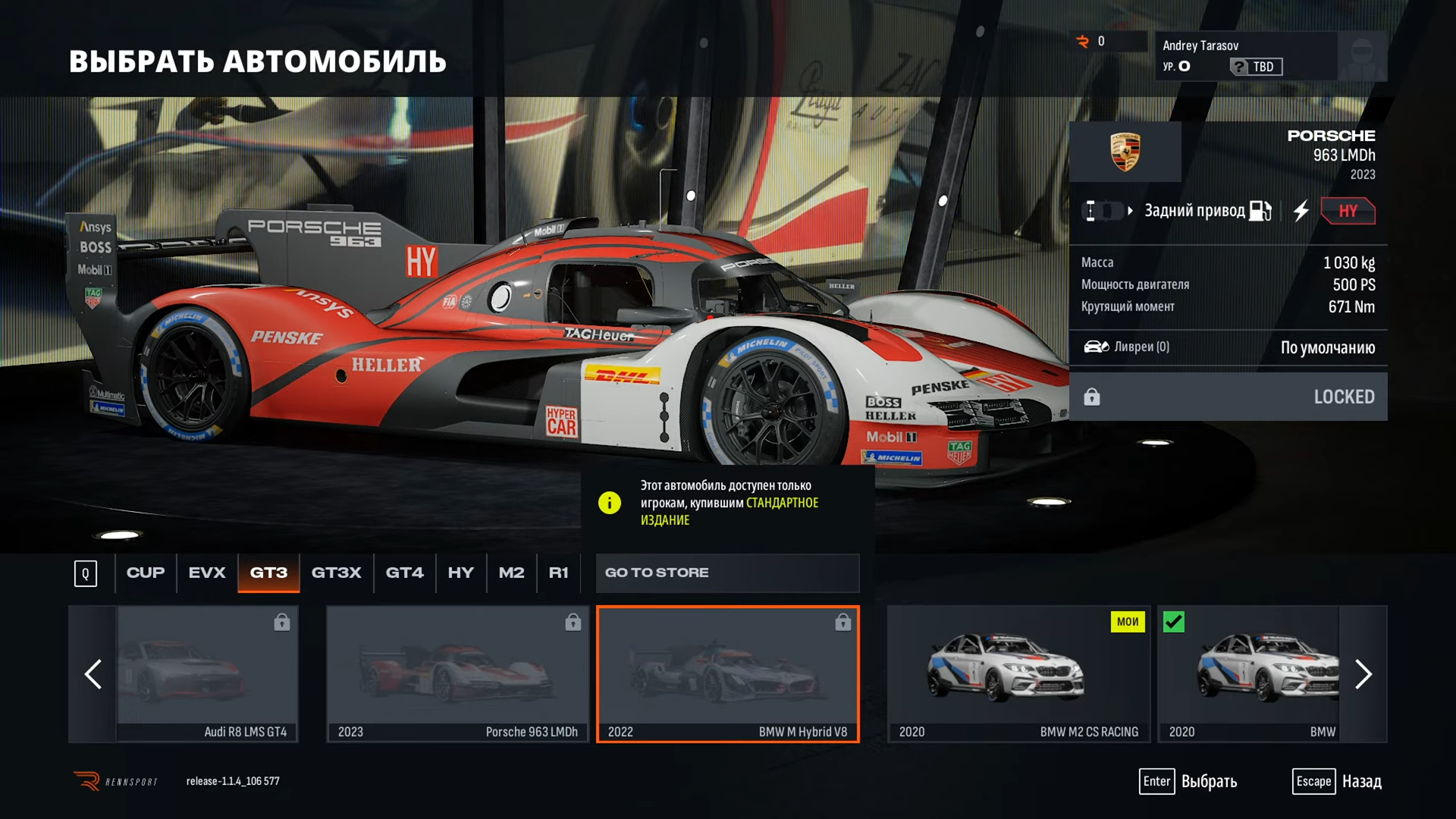Select the M2 class tab

(x=511, y=573)
